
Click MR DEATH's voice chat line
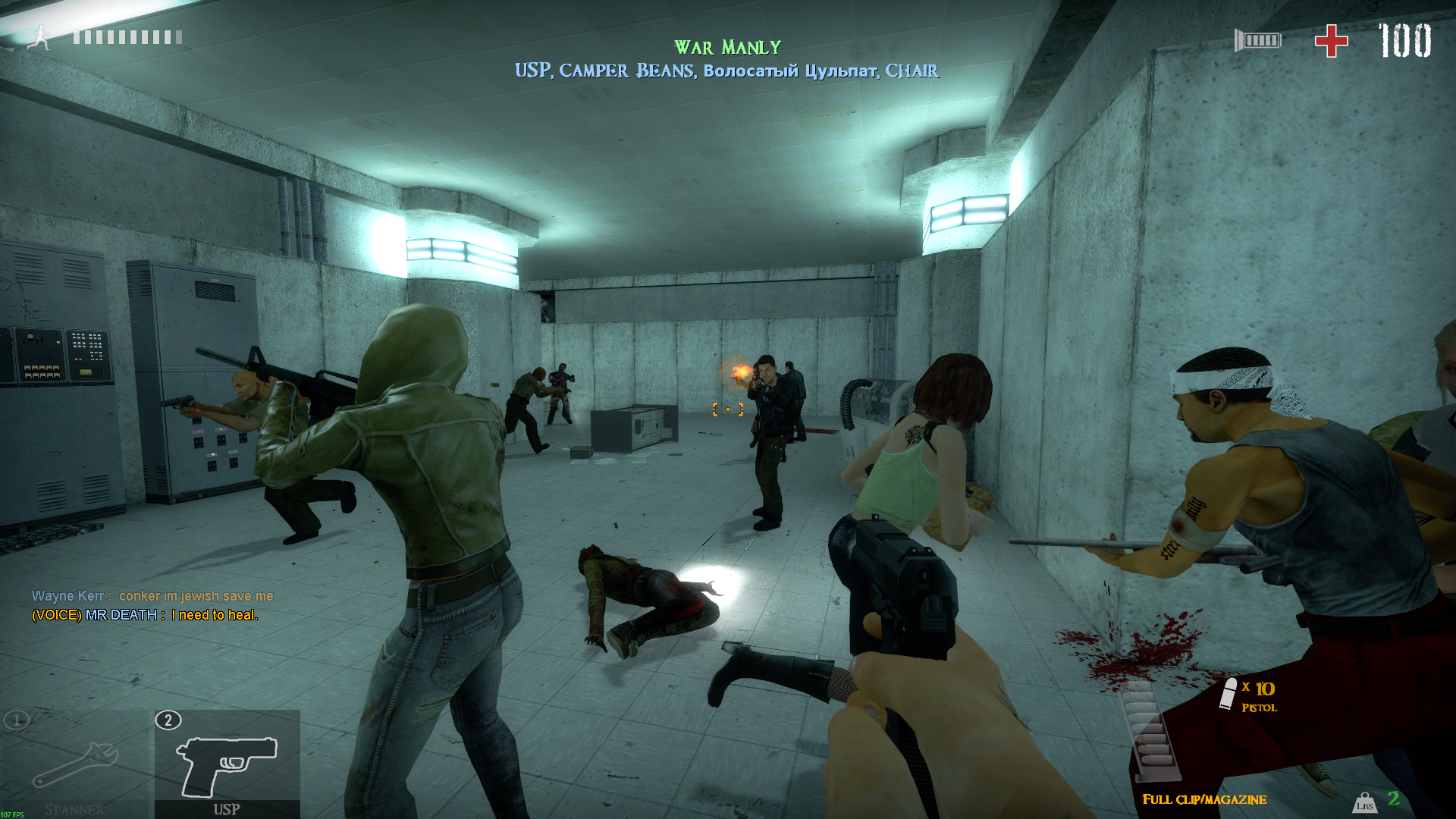pyautogui.click(x=145, y=615)
